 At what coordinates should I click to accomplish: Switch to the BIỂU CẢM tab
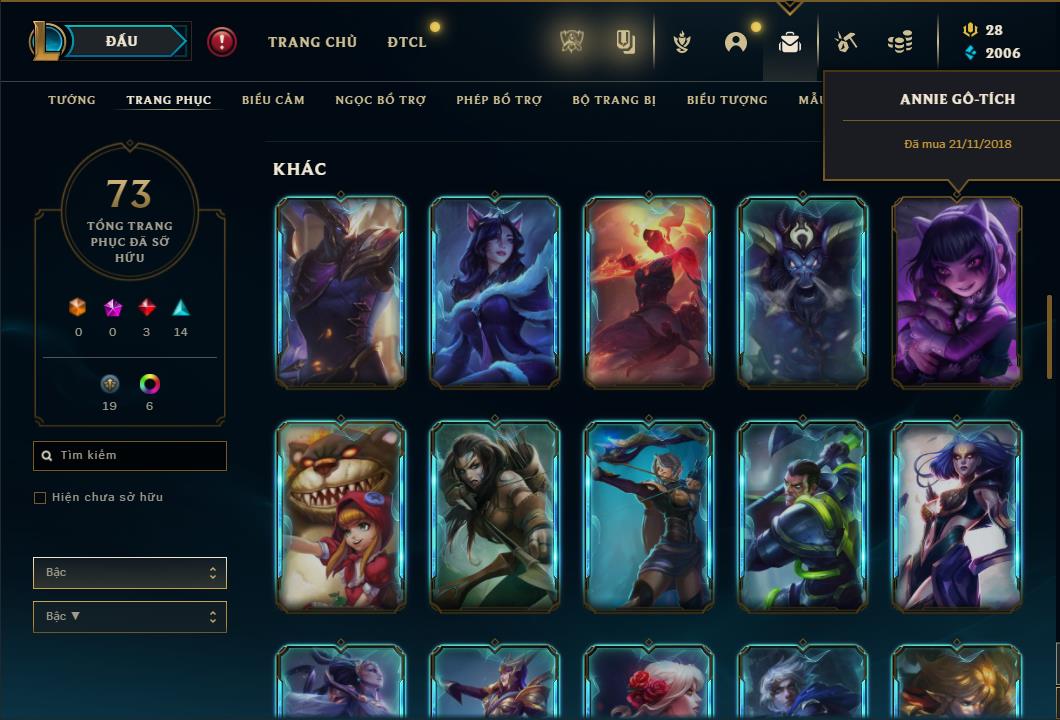[273, 100]
